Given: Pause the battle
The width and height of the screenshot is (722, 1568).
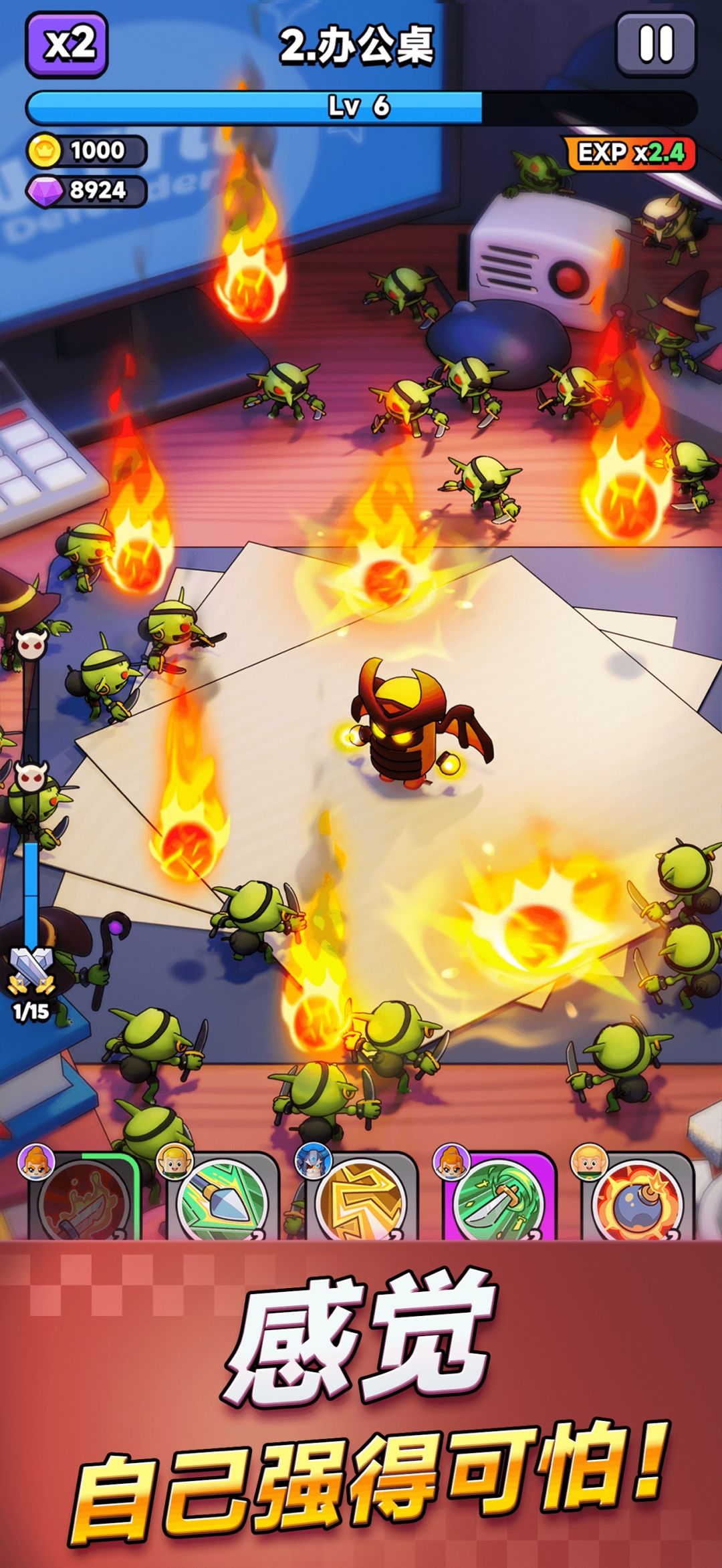Looking at the screenshot, I should [656, 45].
